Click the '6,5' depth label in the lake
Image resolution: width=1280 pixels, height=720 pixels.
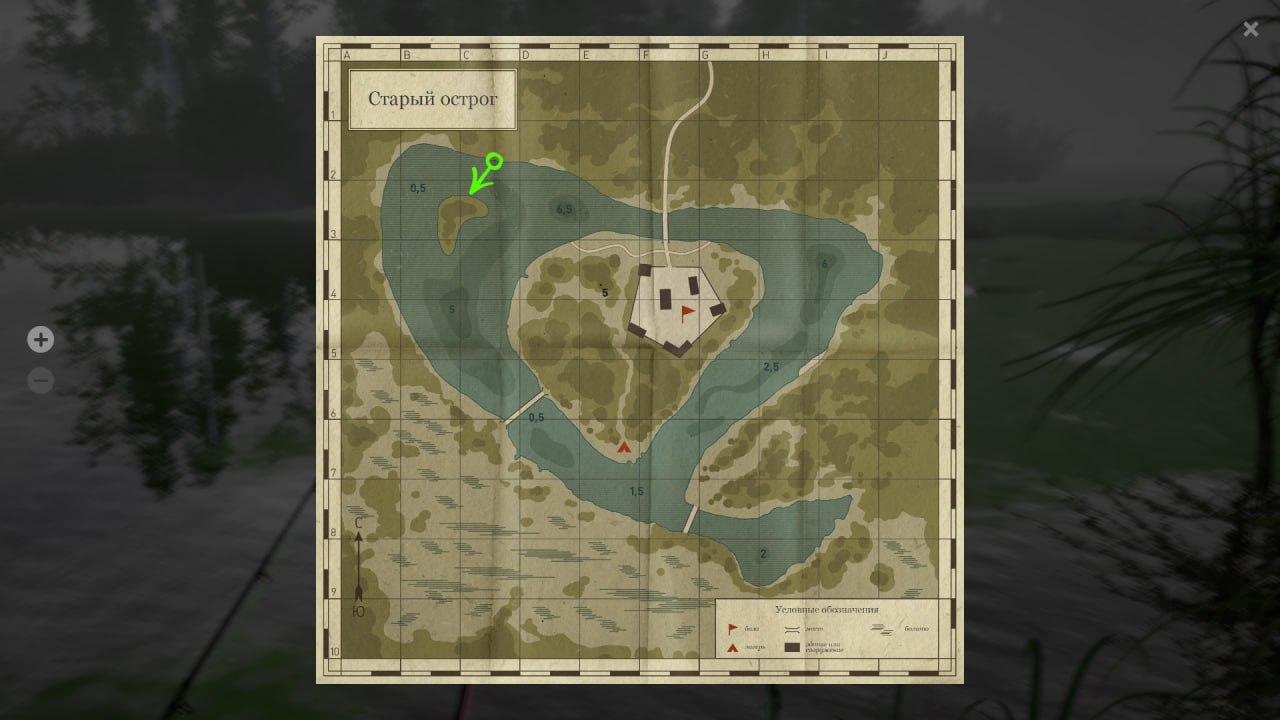tap(563, 209)
